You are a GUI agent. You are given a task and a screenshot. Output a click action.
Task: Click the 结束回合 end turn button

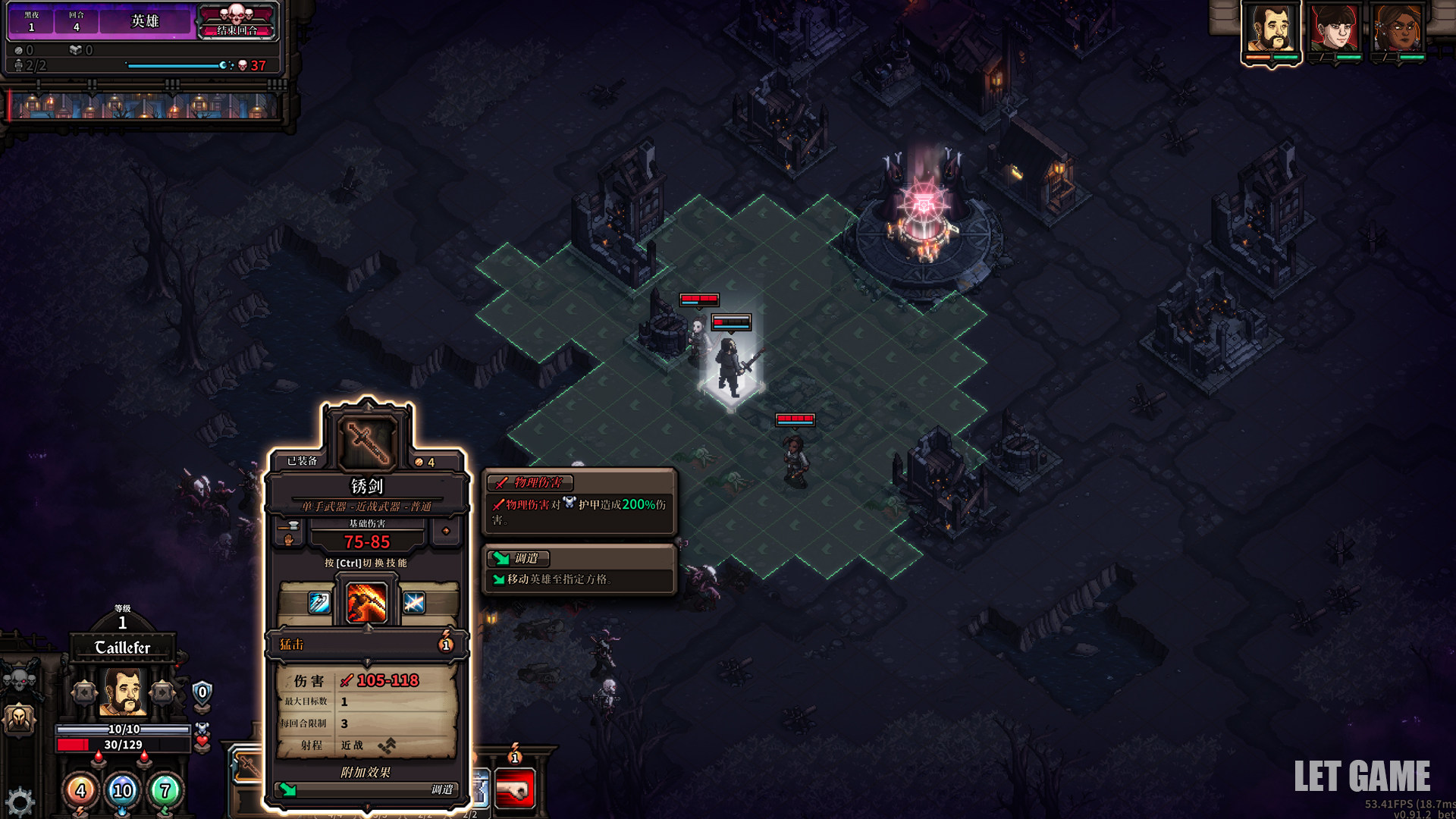237,21
